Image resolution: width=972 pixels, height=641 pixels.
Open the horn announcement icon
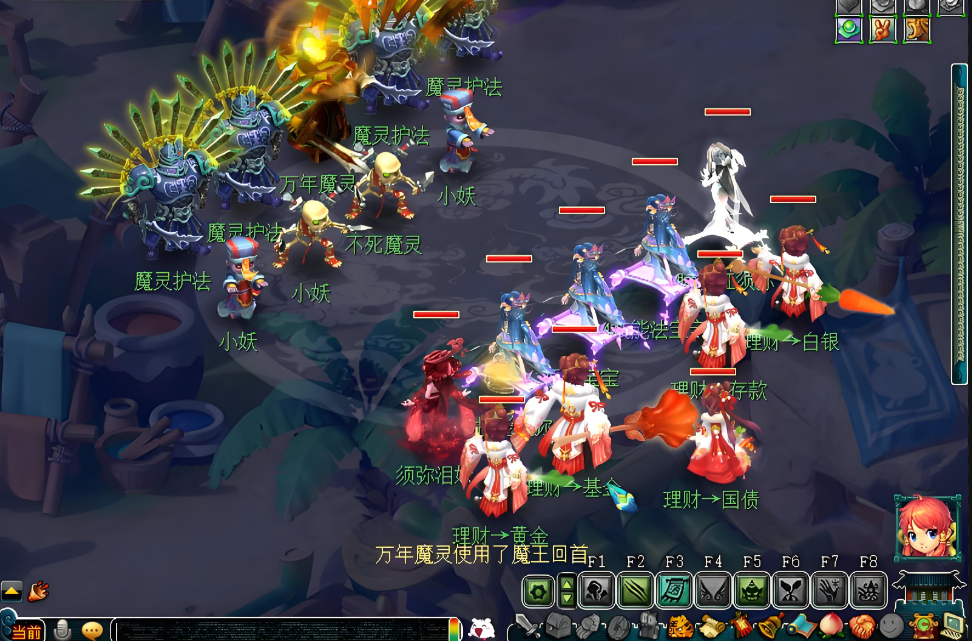point(38,591)
